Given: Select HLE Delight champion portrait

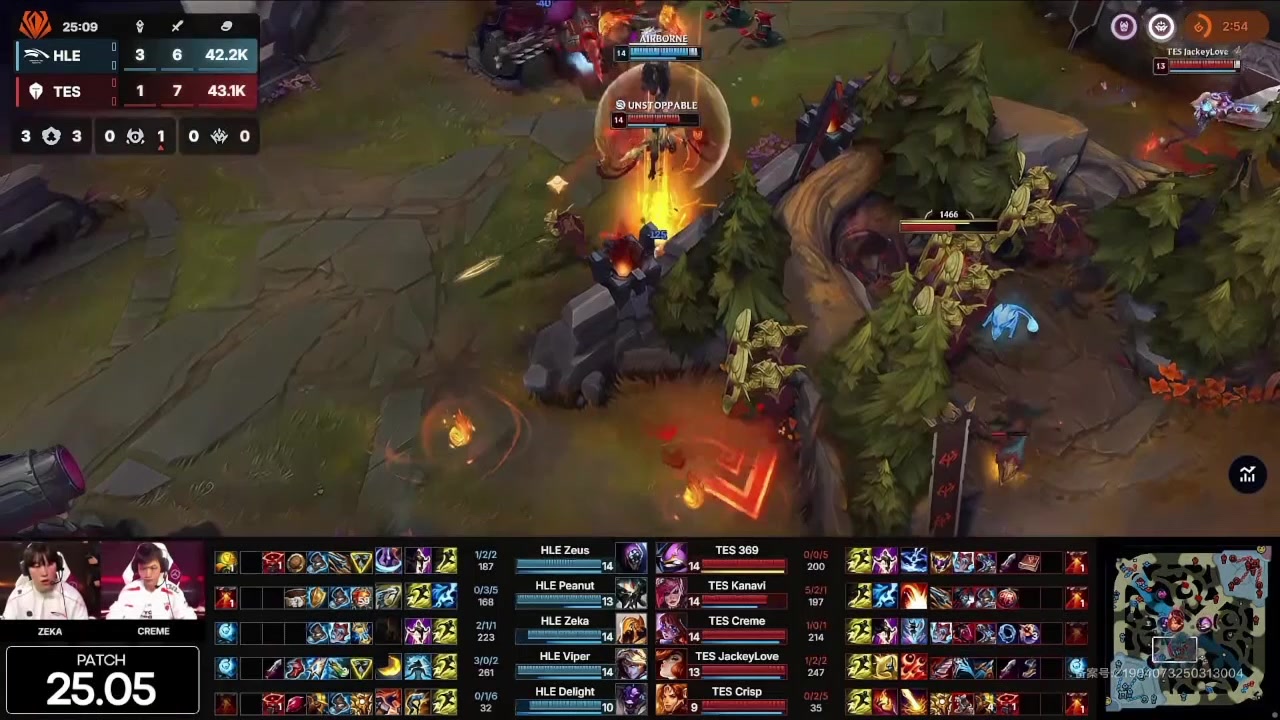Looking at the screenshot, I should [x=631, y=699].
